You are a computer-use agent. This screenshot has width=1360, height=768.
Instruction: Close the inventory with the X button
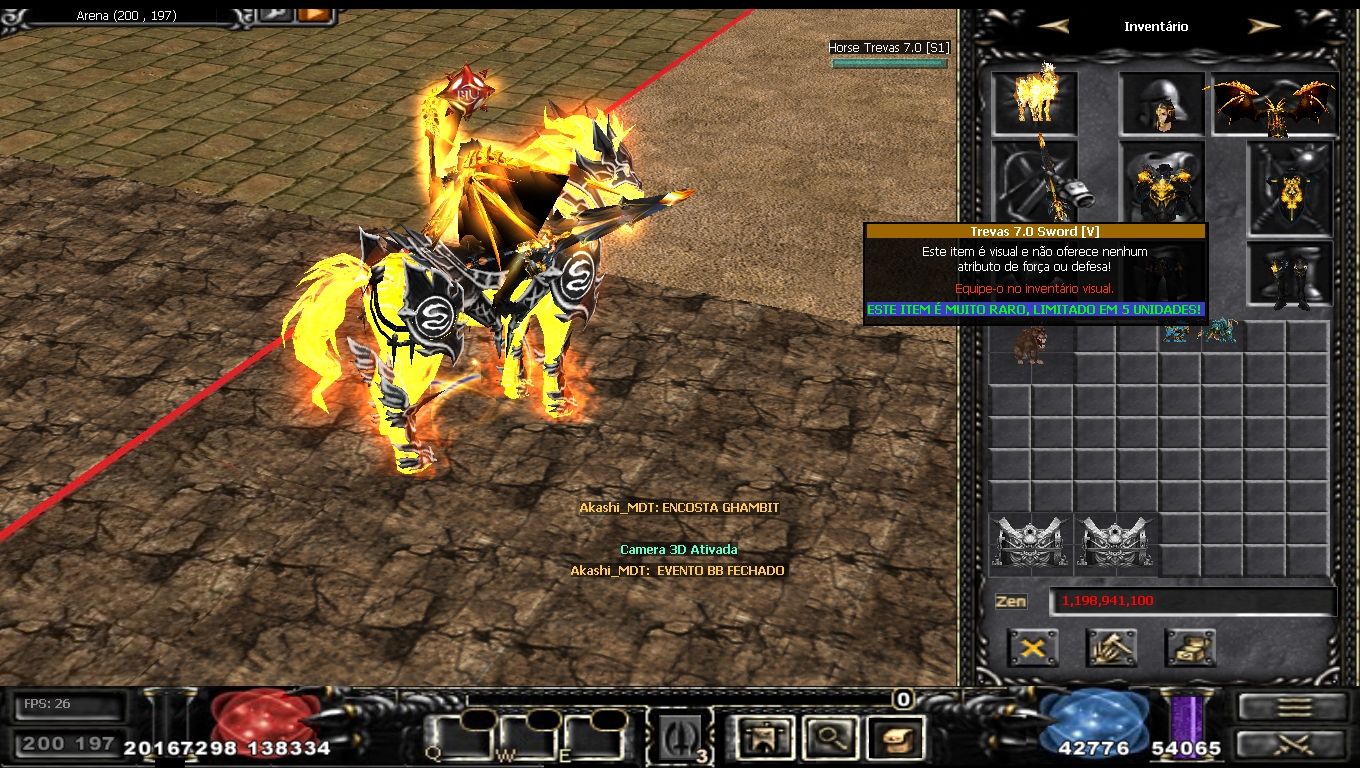coord(1033,648)
